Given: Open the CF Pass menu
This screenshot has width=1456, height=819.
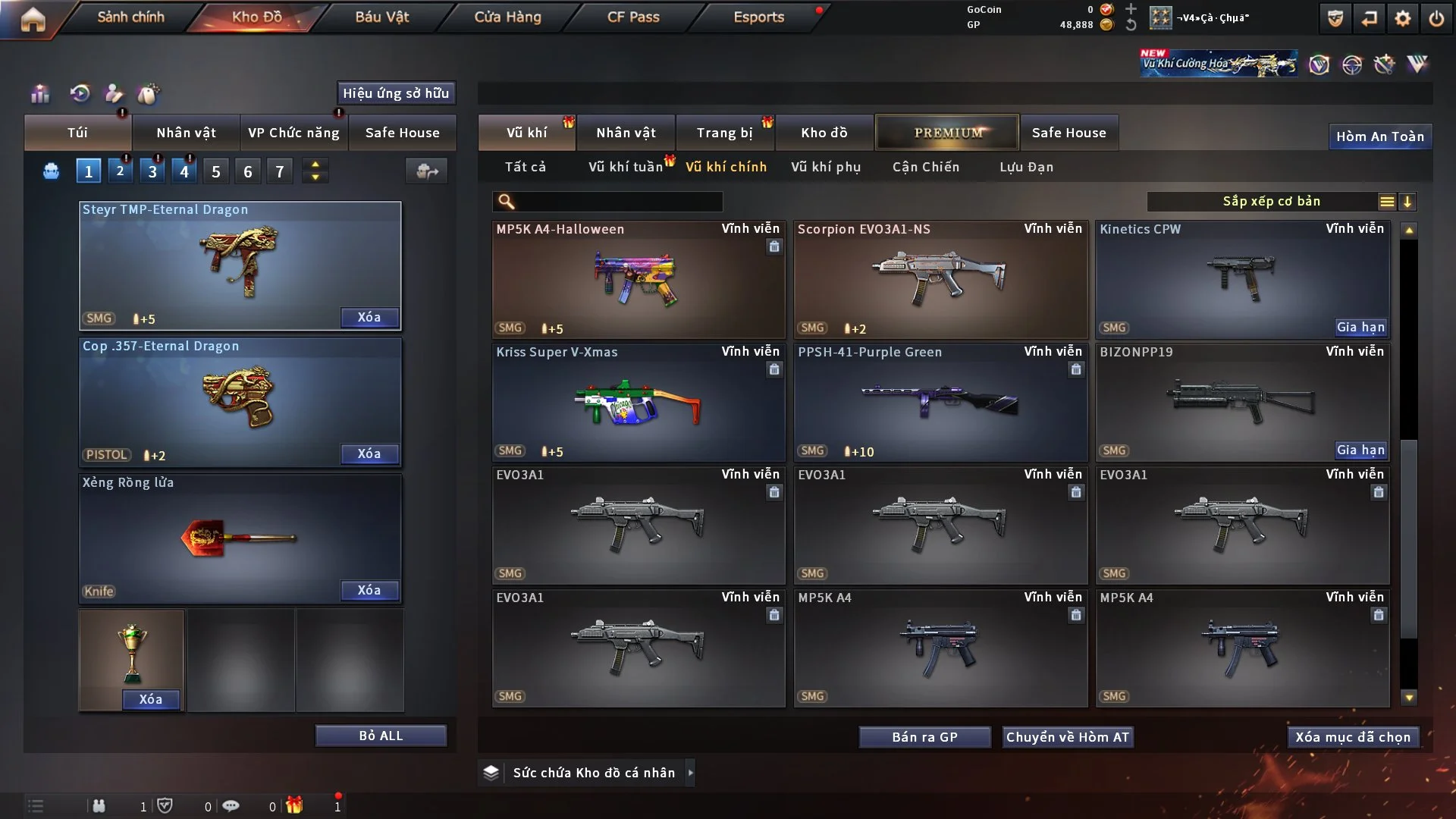Looking at the screenshot, I should (x=633, y=17).
